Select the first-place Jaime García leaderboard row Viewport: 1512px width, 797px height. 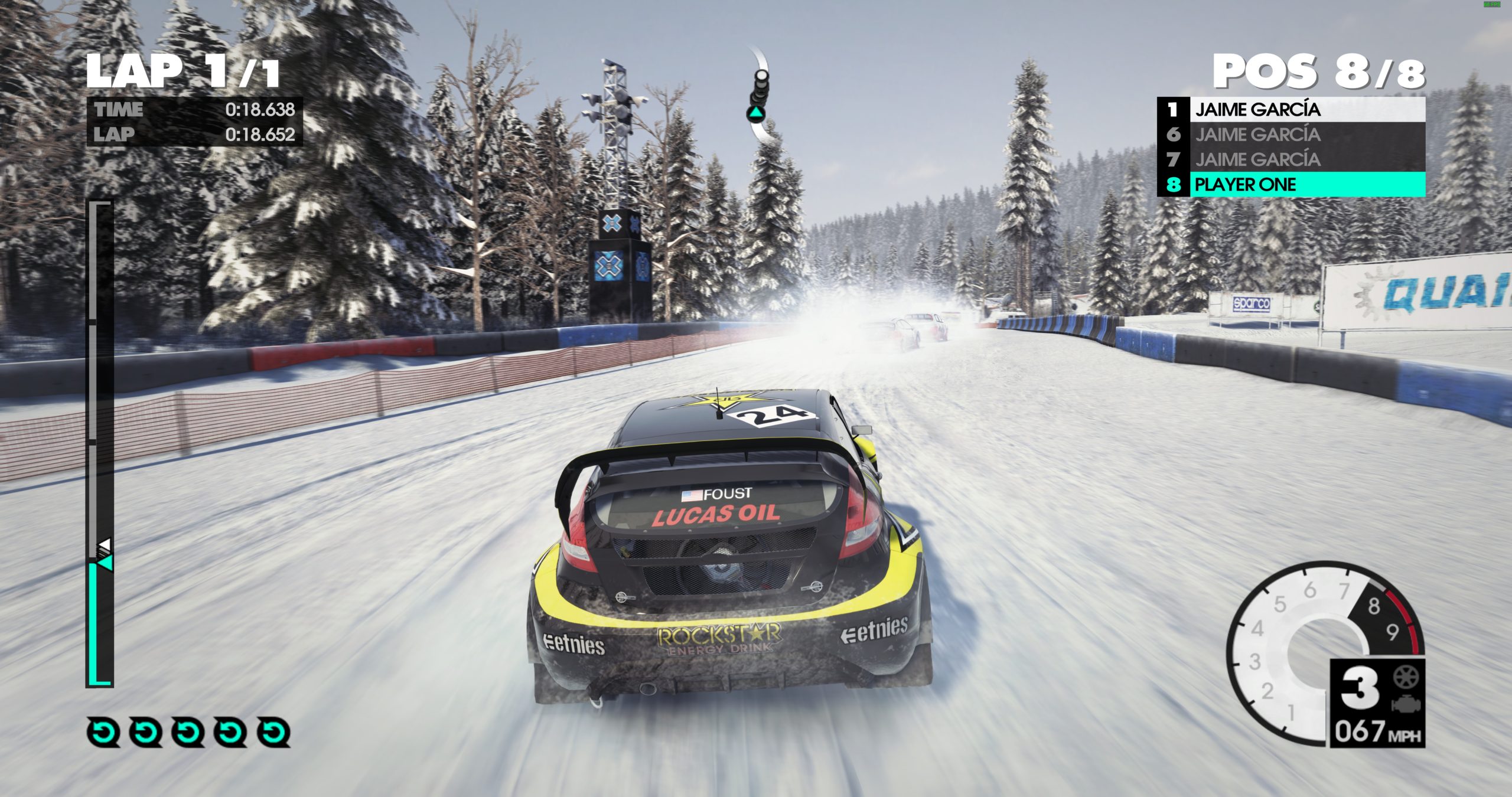(x=1291, y=110)
